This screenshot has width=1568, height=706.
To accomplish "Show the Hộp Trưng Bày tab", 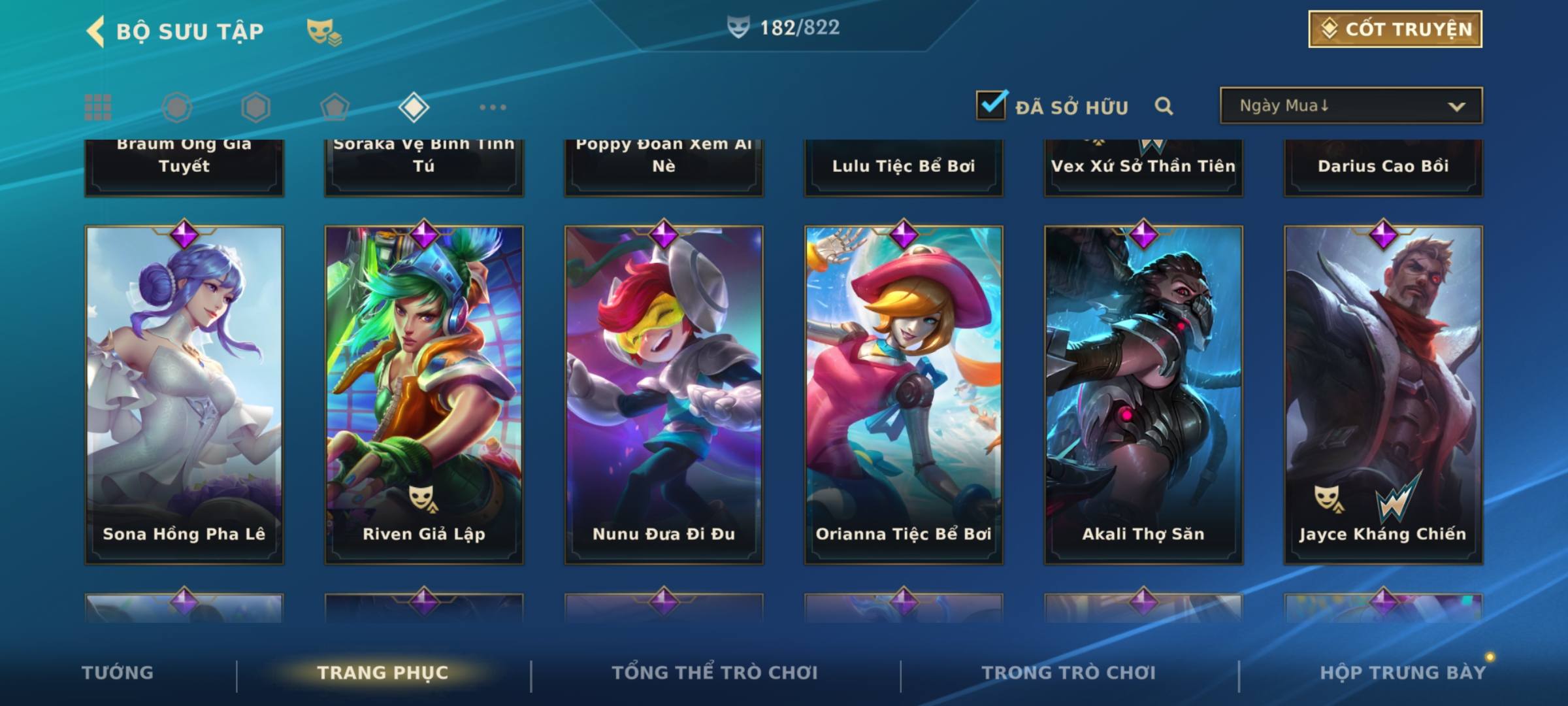I will point(1403,673).
